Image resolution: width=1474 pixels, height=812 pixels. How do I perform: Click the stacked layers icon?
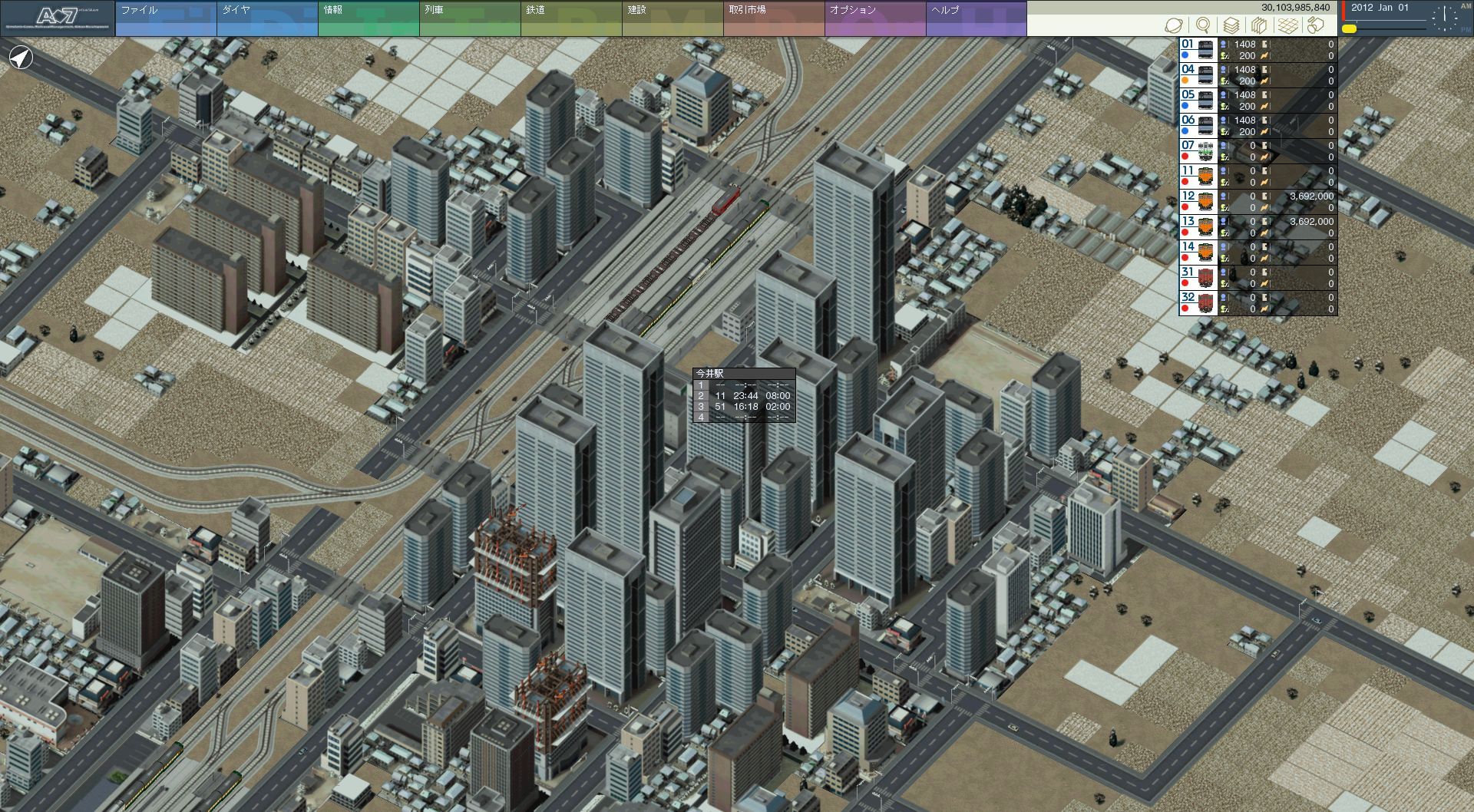[x=1231, y=26]
